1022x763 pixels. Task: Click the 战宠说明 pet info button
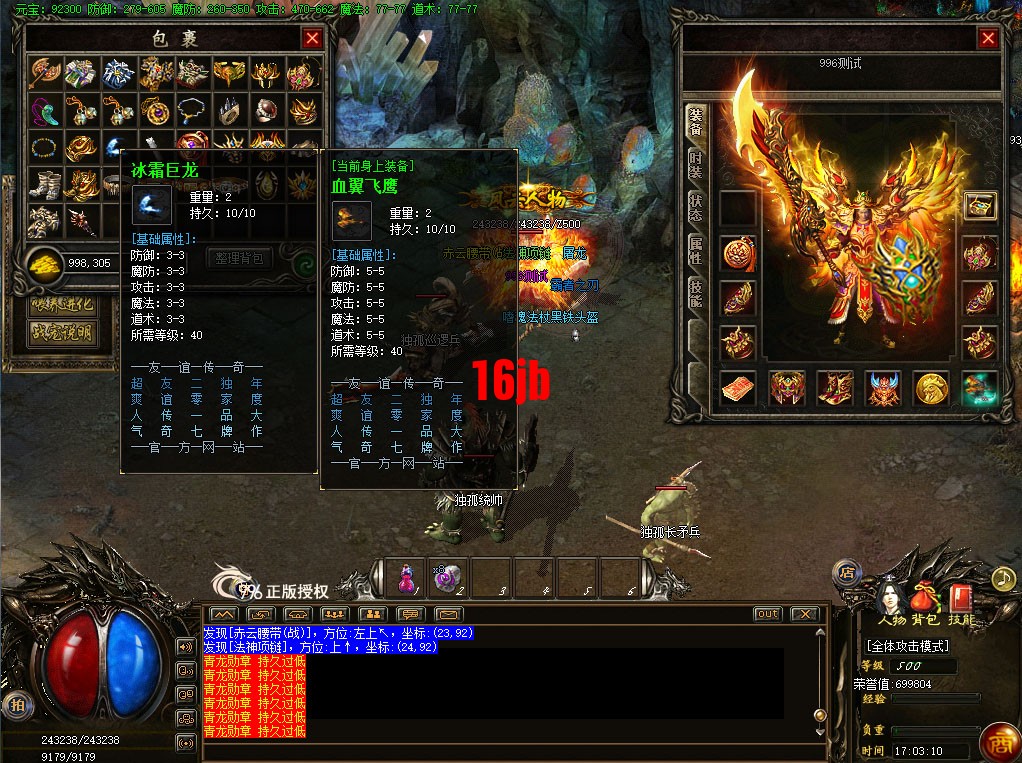coord(63,332)
